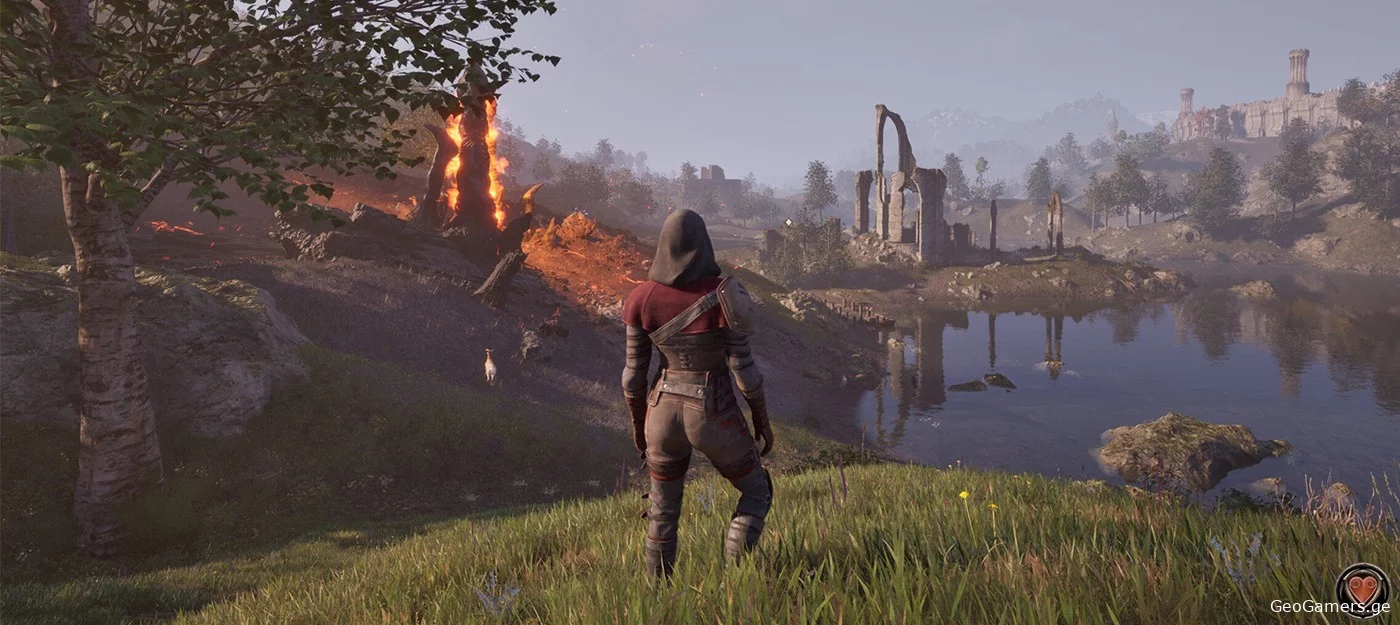Click the diamond waypoint marker near the ruins

click(x=789, y=223)
